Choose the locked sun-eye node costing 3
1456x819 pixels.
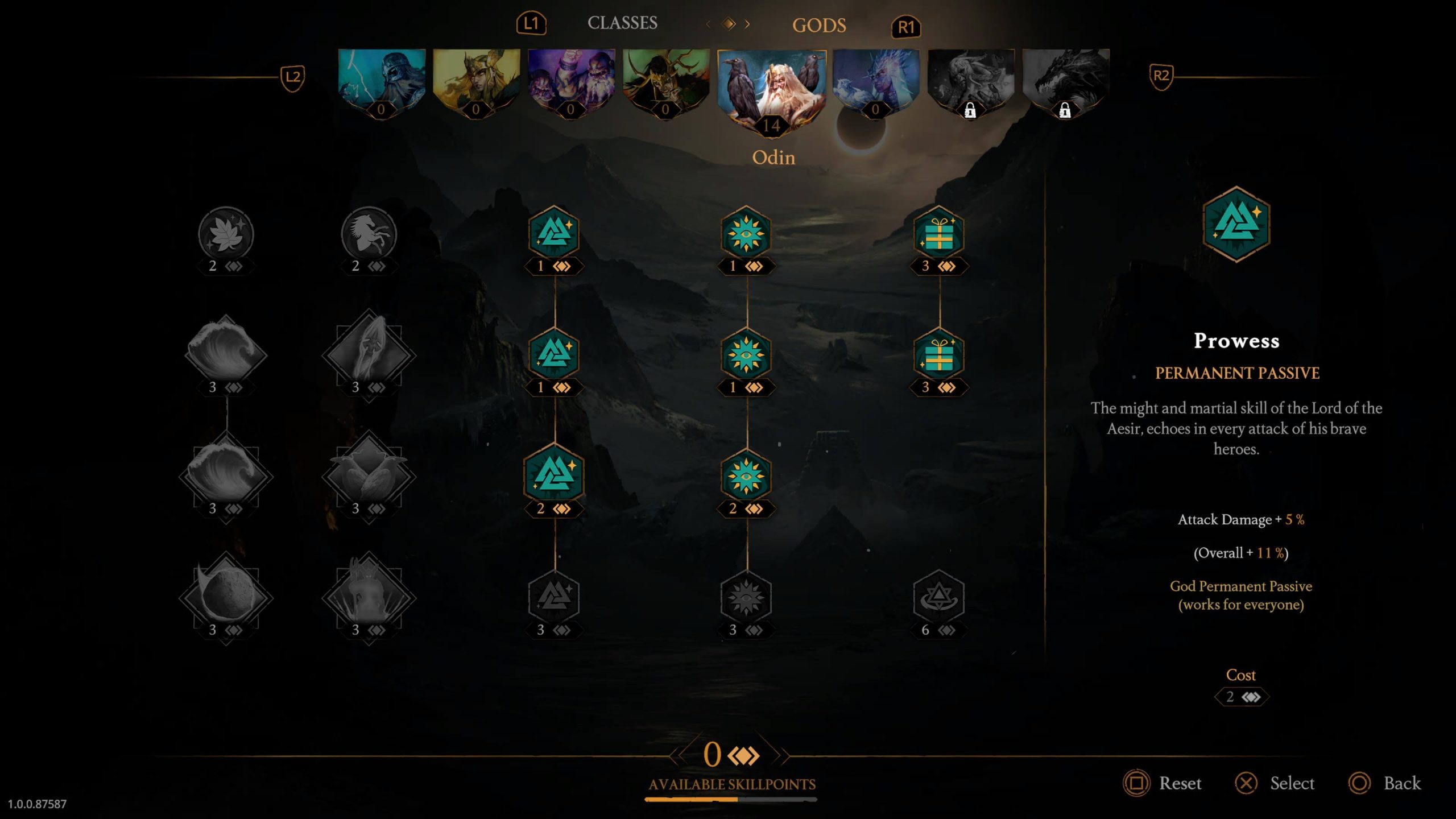746,597
